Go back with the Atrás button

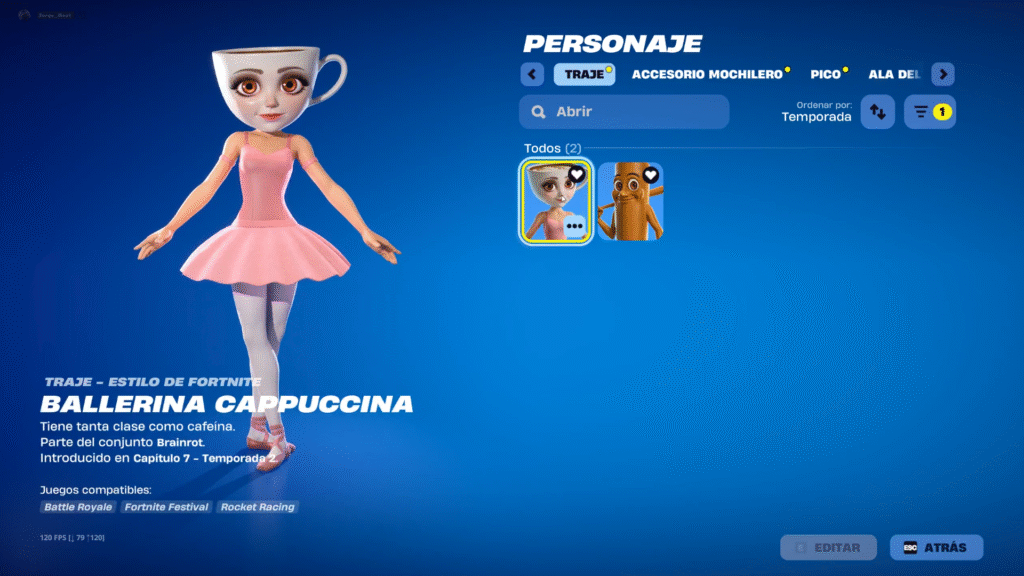point(936,548)
